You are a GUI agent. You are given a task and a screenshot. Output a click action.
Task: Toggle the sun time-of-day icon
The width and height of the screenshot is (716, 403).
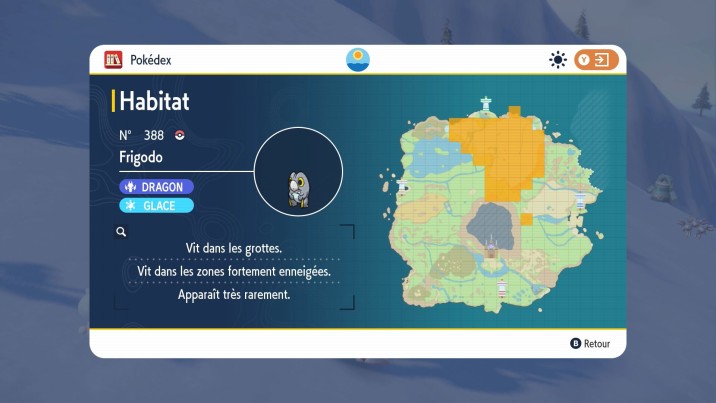click(558, 60)
